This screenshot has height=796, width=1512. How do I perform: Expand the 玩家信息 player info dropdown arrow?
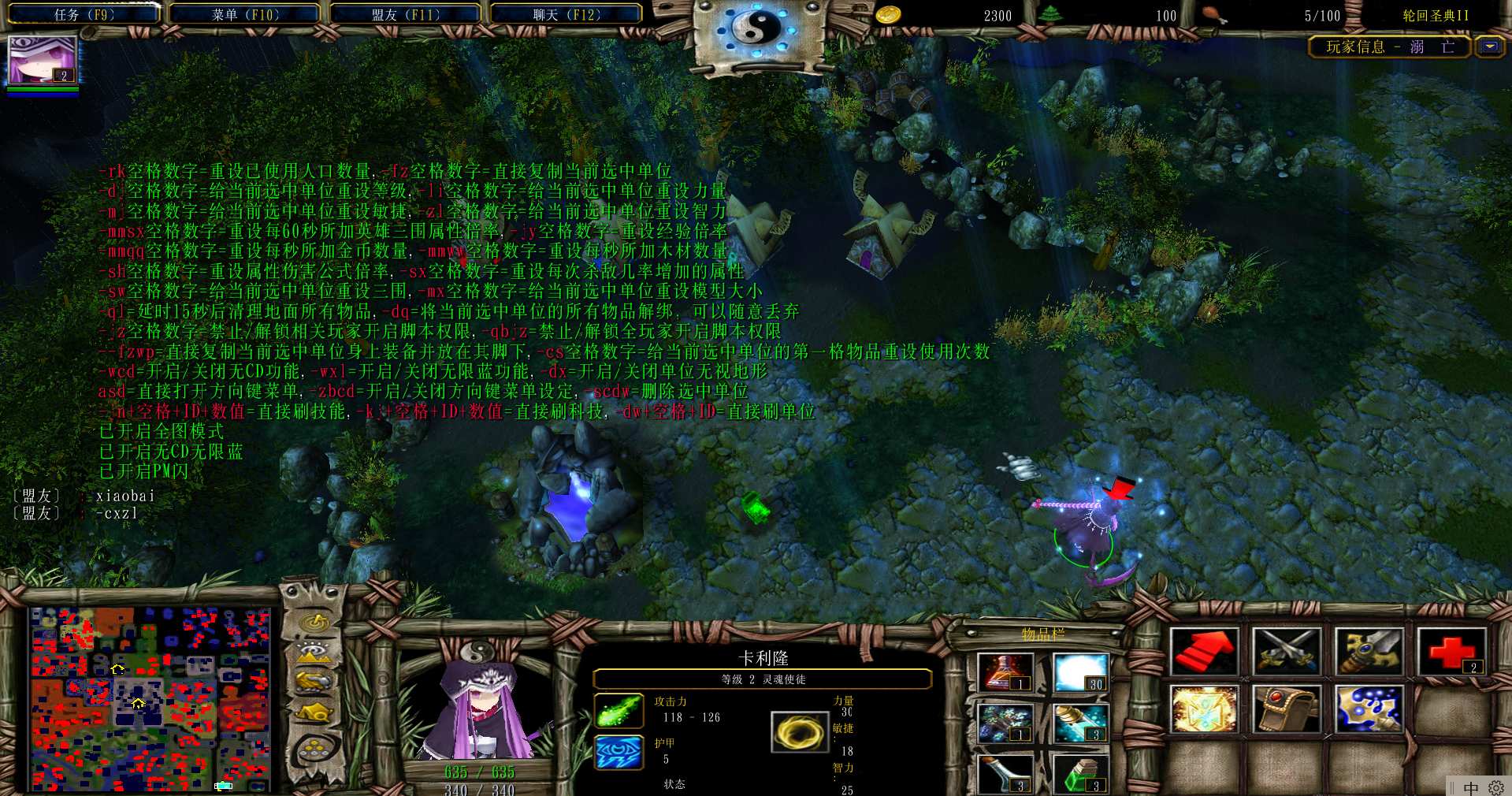1490,46
